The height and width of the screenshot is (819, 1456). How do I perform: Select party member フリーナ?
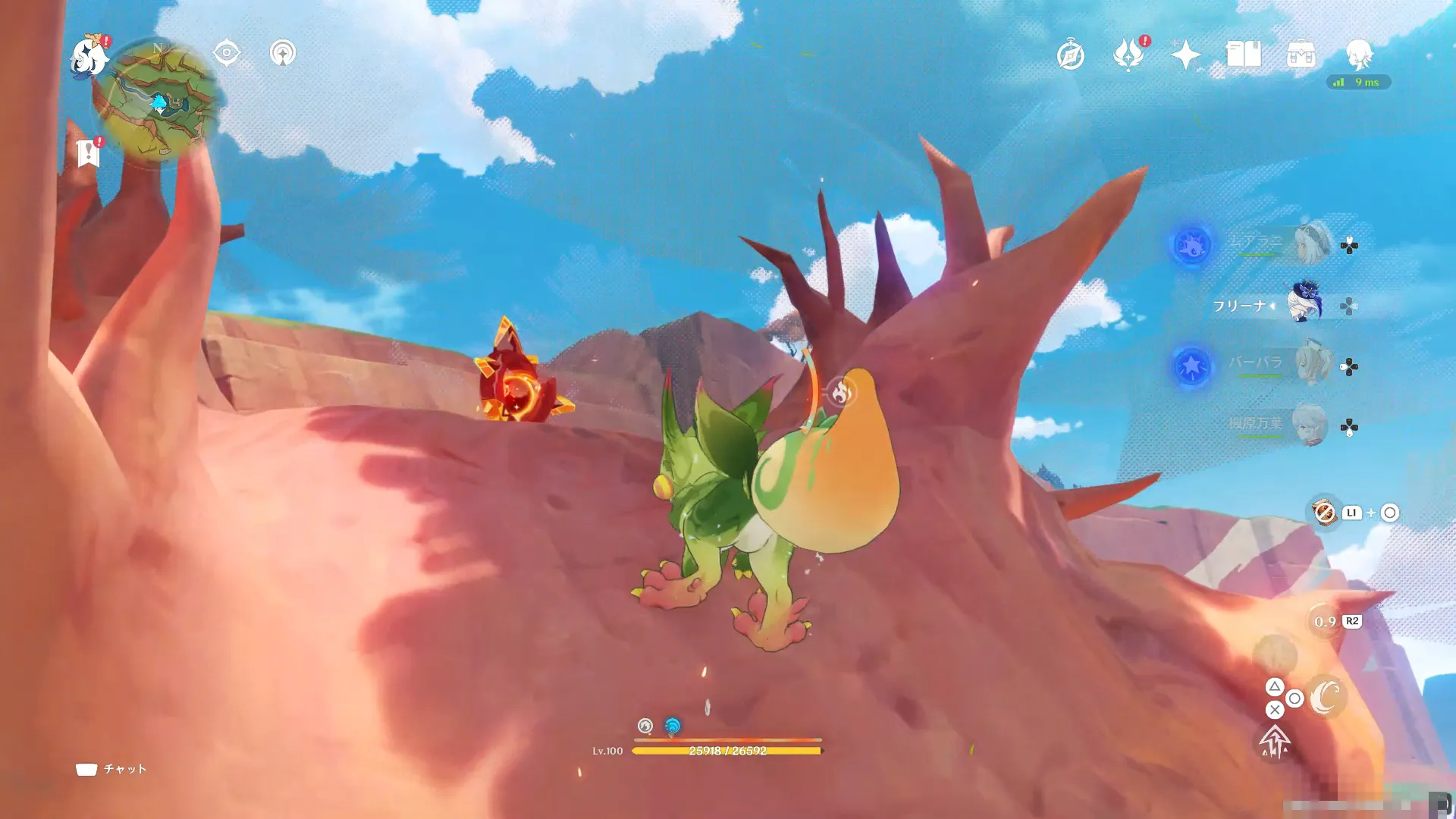[x=1306, y=305]
